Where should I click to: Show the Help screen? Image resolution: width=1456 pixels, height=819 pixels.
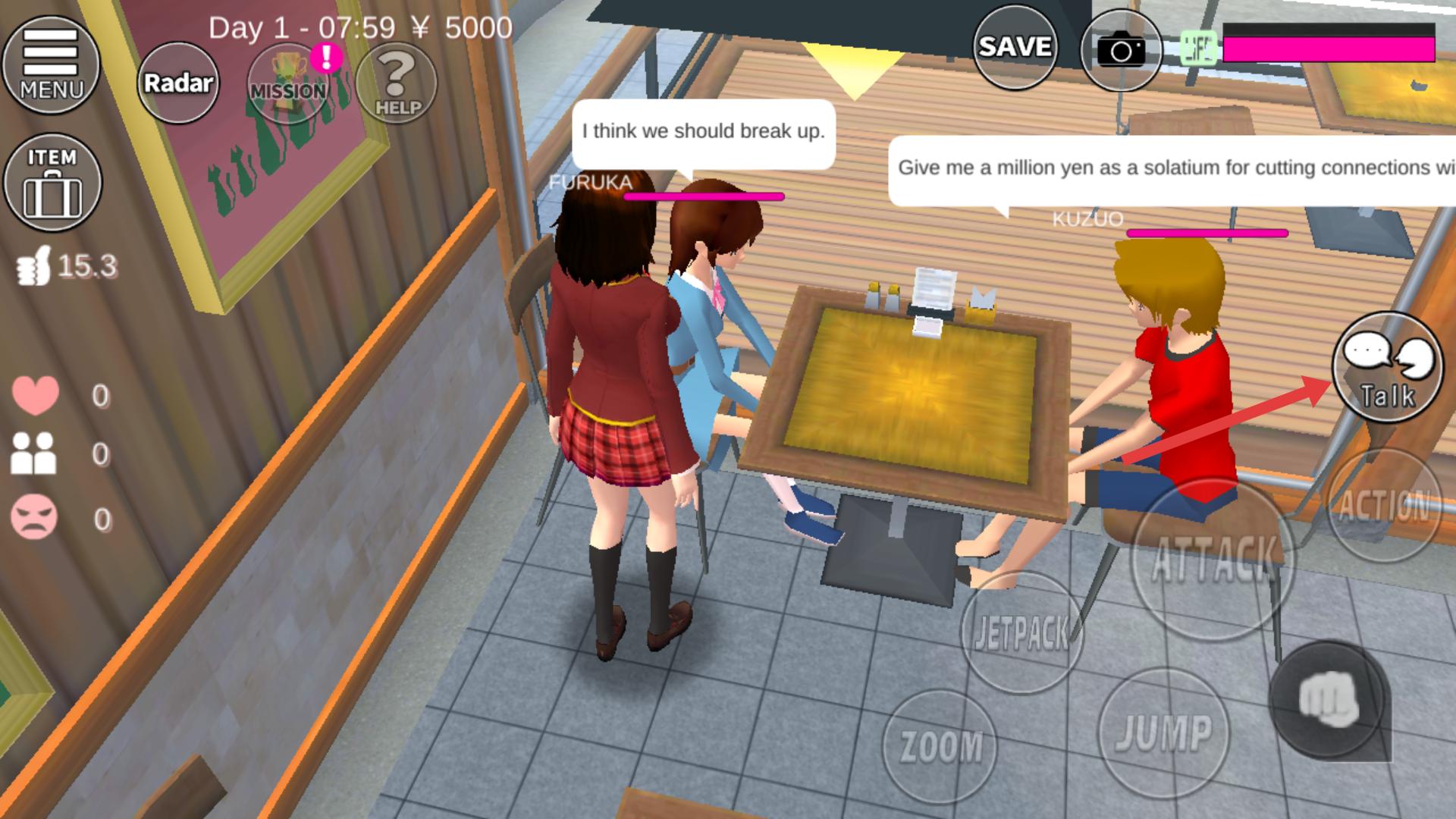[x=397, y=83]
